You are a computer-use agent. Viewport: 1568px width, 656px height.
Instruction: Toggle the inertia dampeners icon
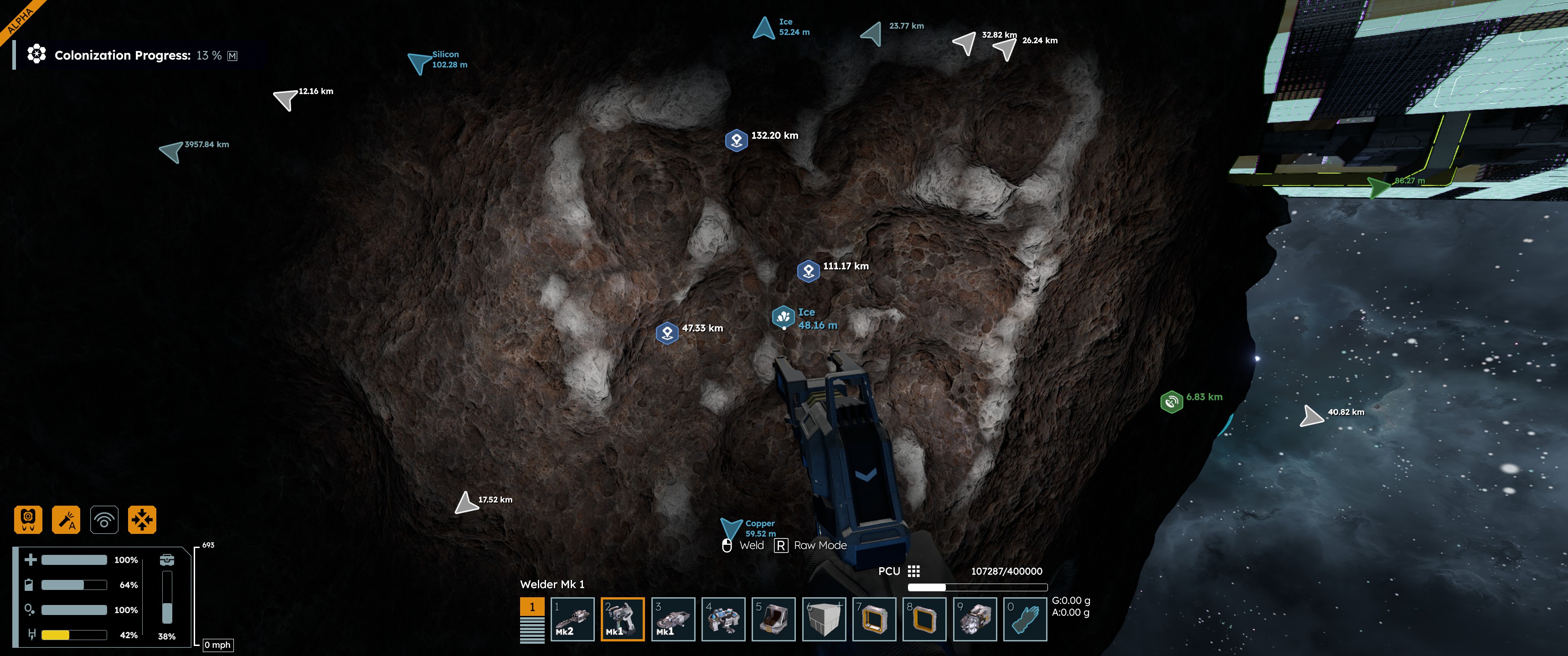(x=142, y=520)
